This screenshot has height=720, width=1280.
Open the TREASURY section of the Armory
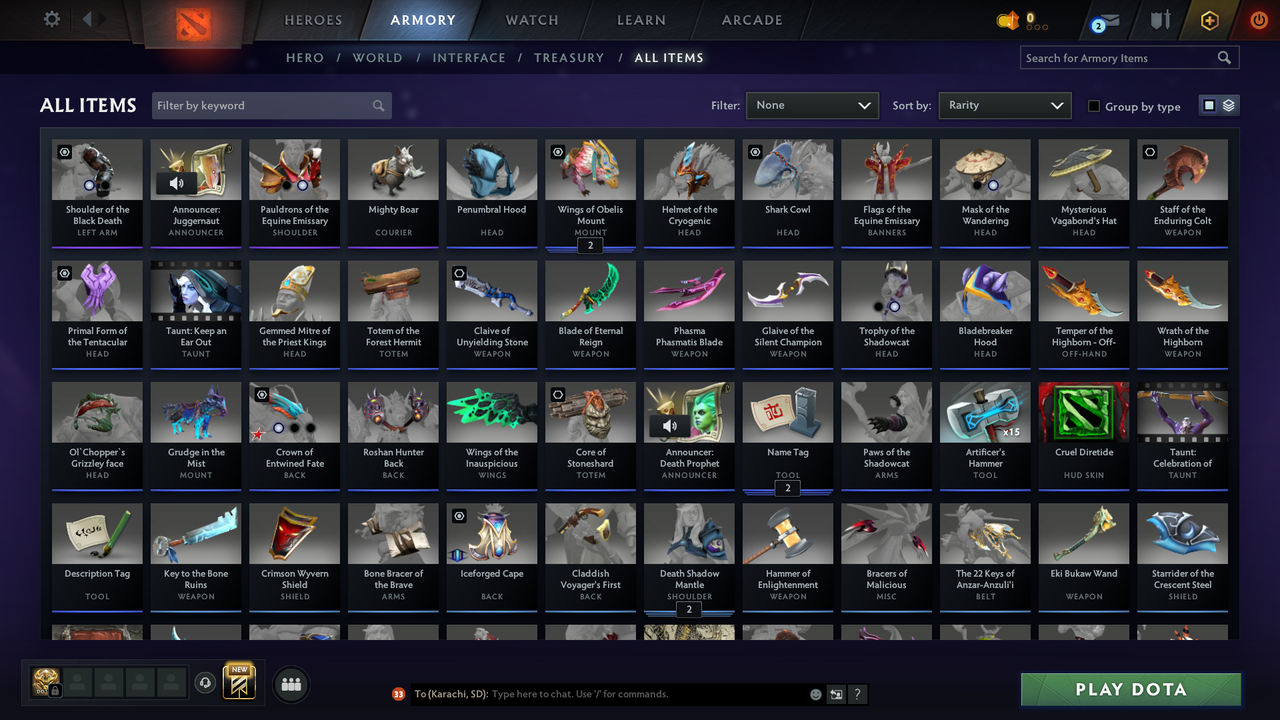(569, 57)
